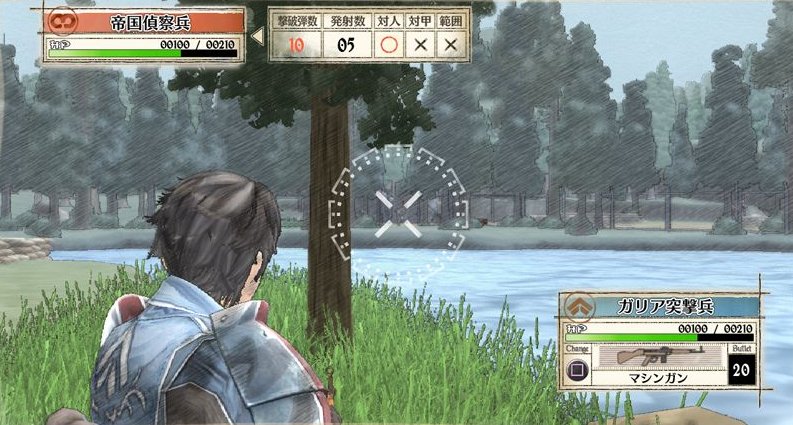Click the enemy scout class icon

[x=61, y=21]
